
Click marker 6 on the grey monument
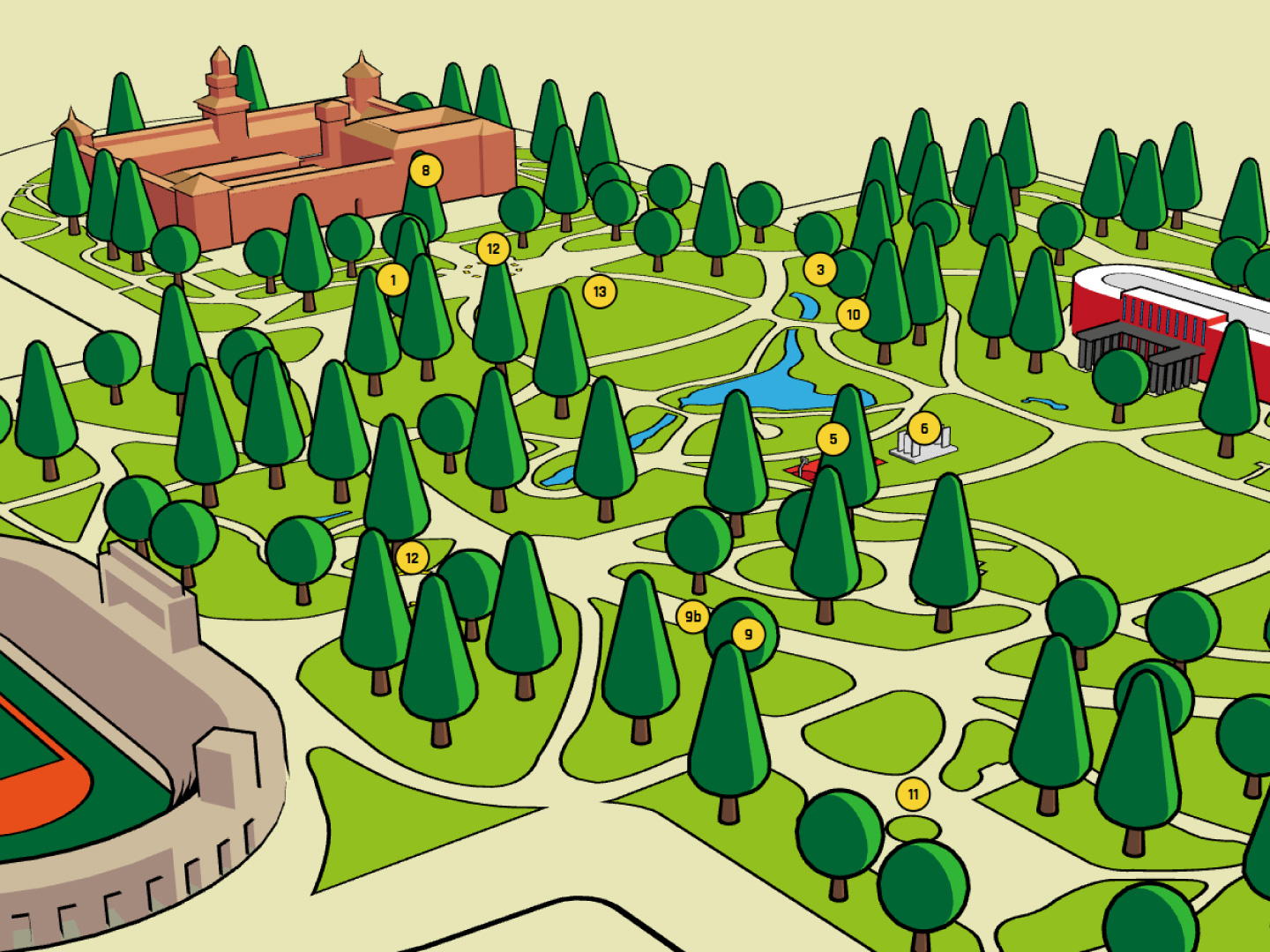[924, 429]
